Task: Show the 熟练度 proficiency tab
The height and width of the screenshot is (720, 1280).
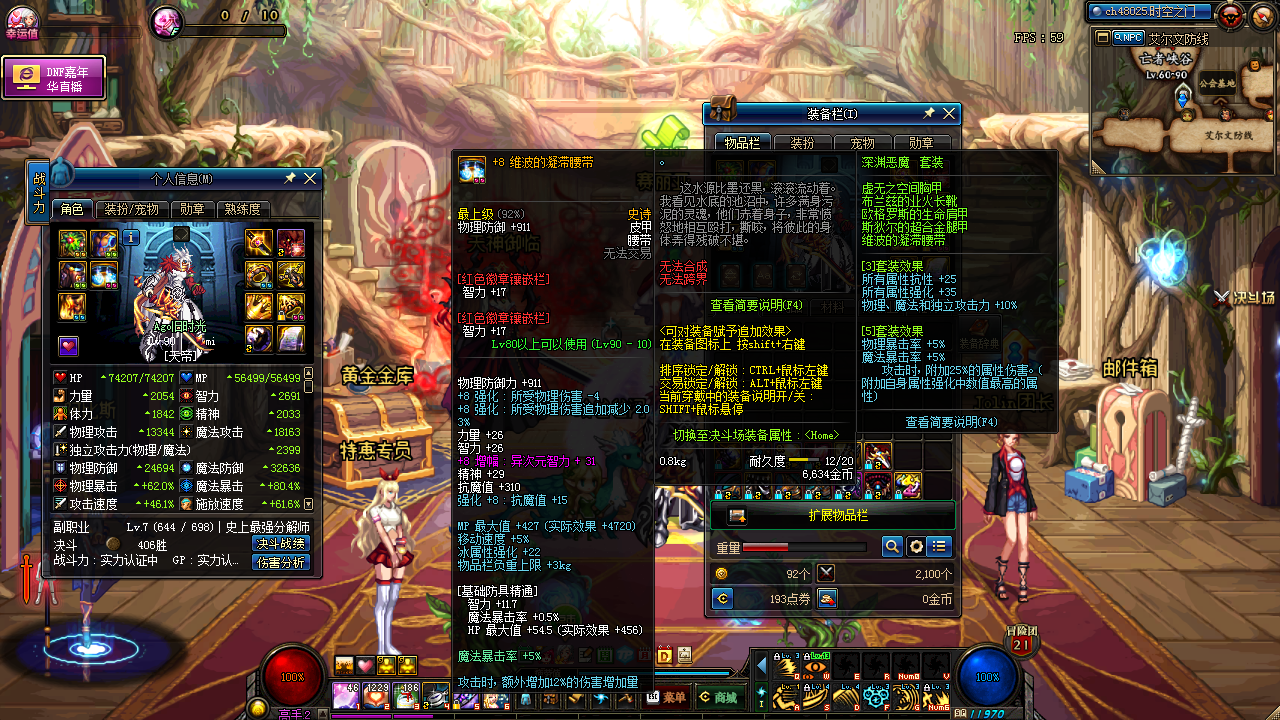Action: click(242, 209)
